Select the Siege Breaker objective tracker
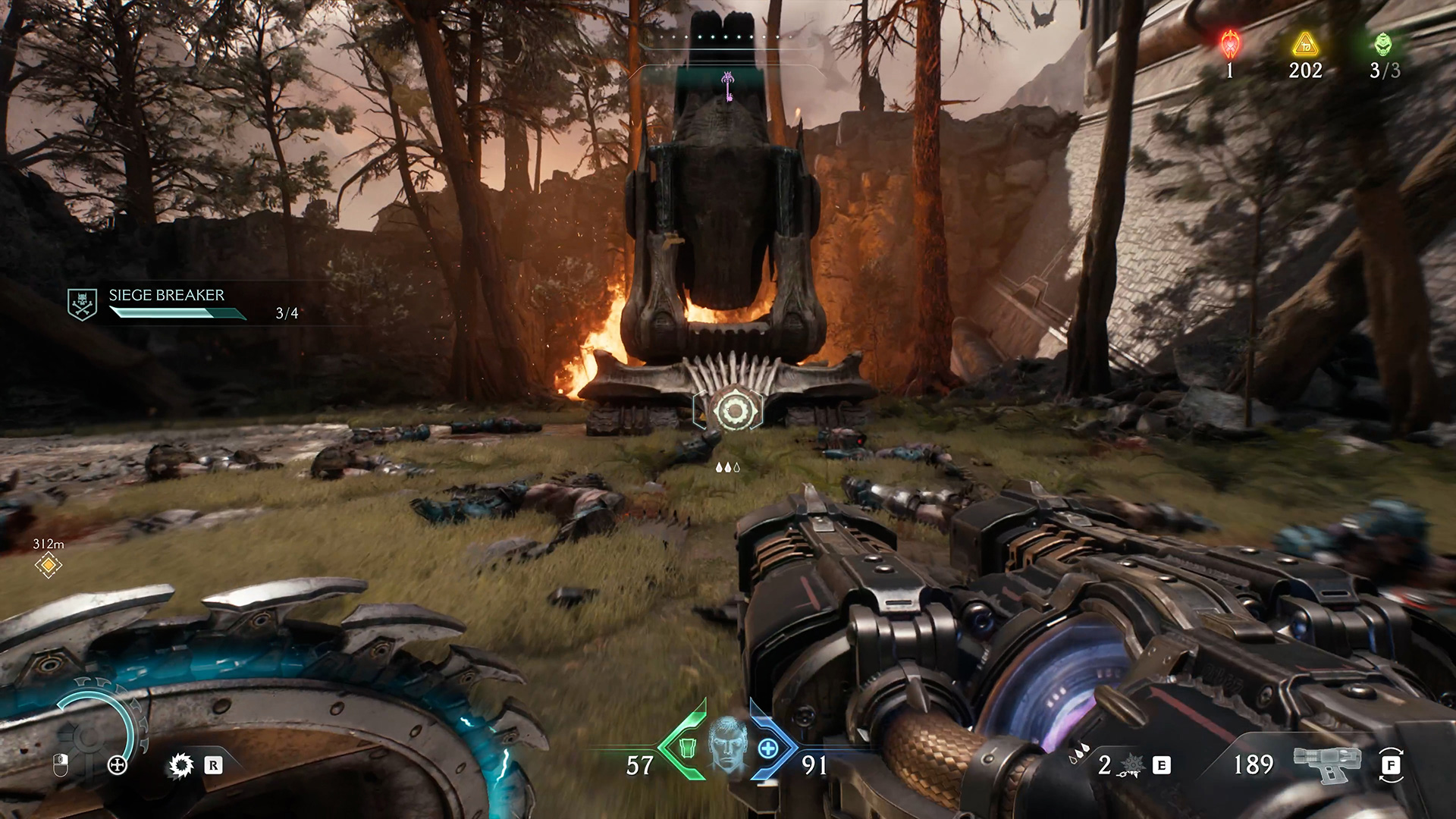 click(x=166, y=303)
